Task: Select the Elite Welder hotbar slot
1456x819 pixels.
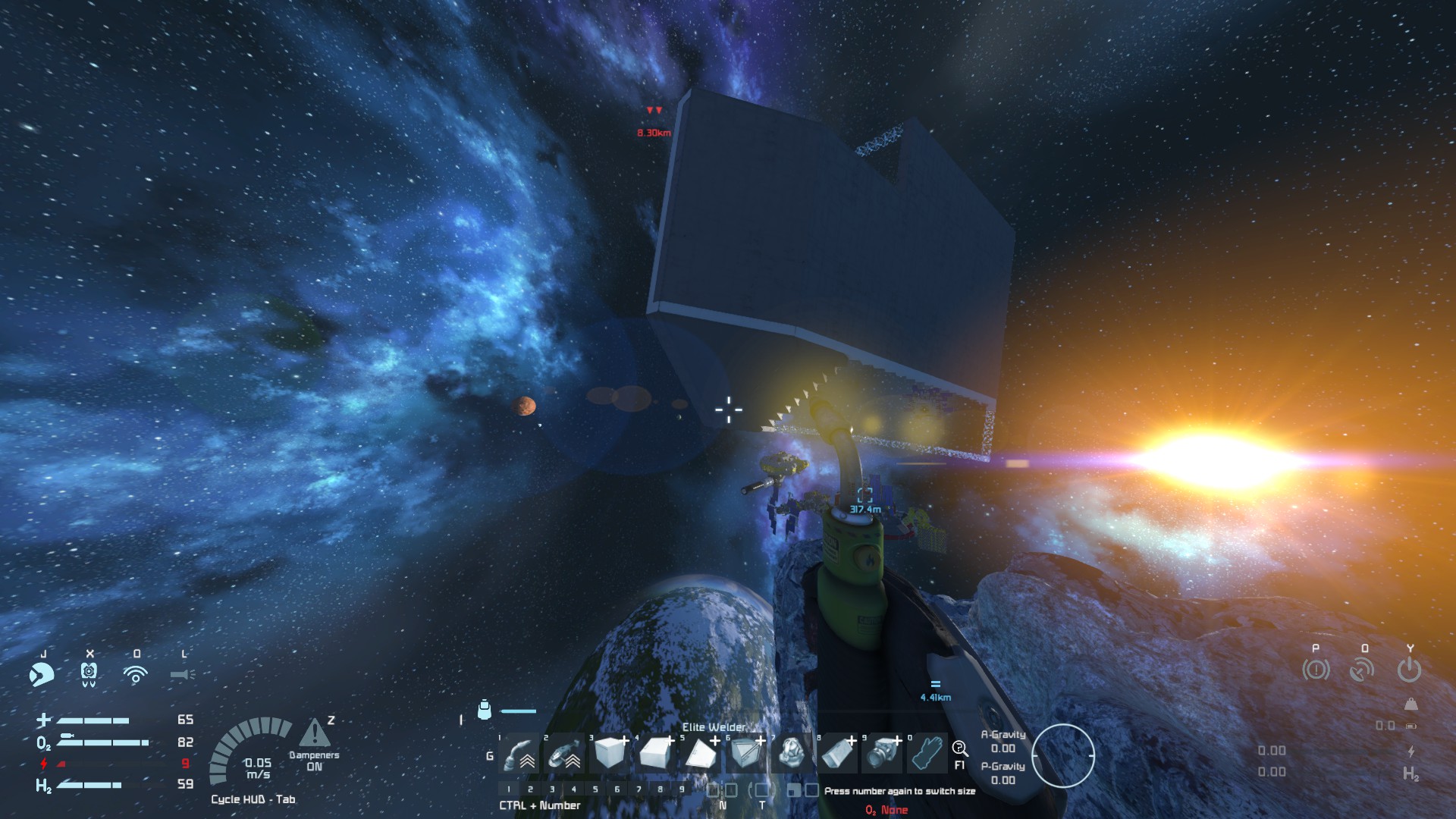Action: click(x=520, y=753)
